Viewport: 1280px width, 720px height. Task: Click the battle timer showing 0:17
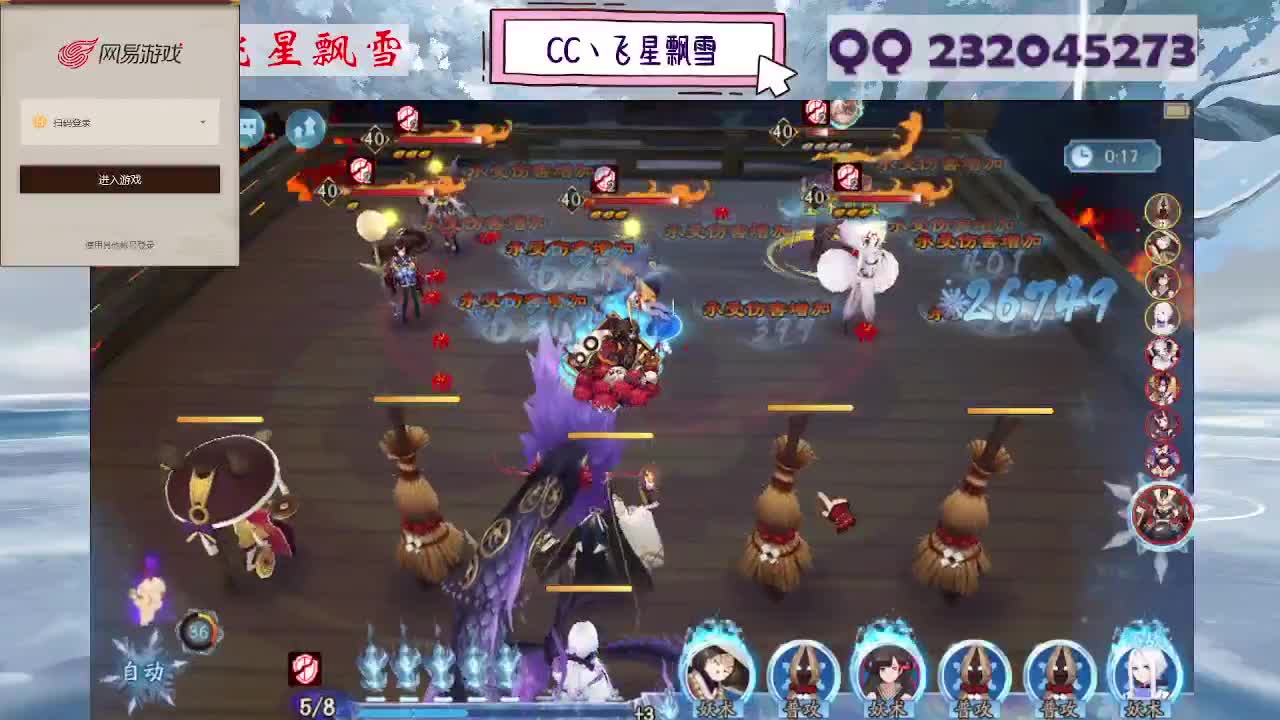[1112, 155]
